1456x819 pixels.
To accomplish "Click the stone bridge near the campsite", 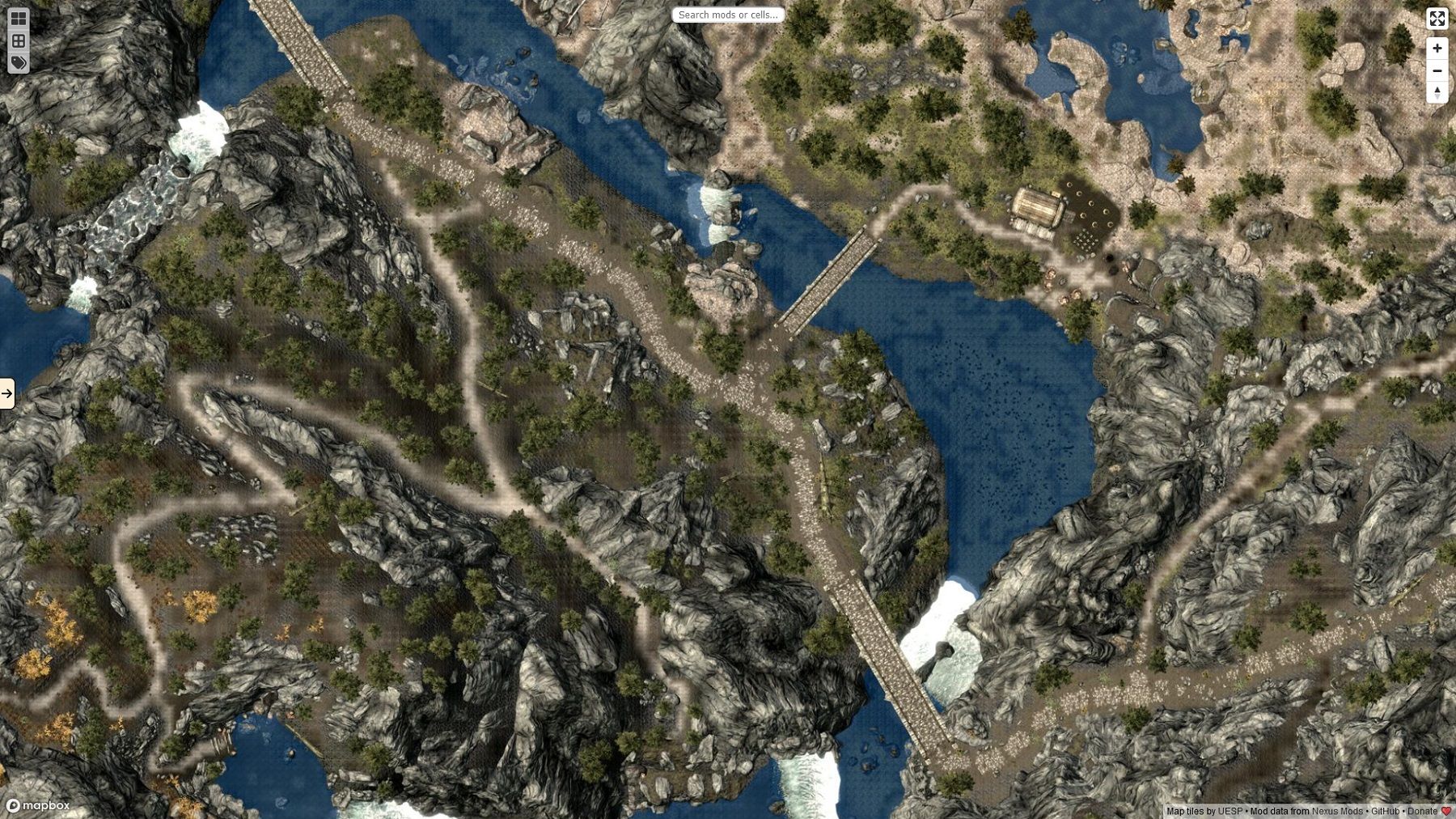I will pyautogui.click(x=825, y=283).
